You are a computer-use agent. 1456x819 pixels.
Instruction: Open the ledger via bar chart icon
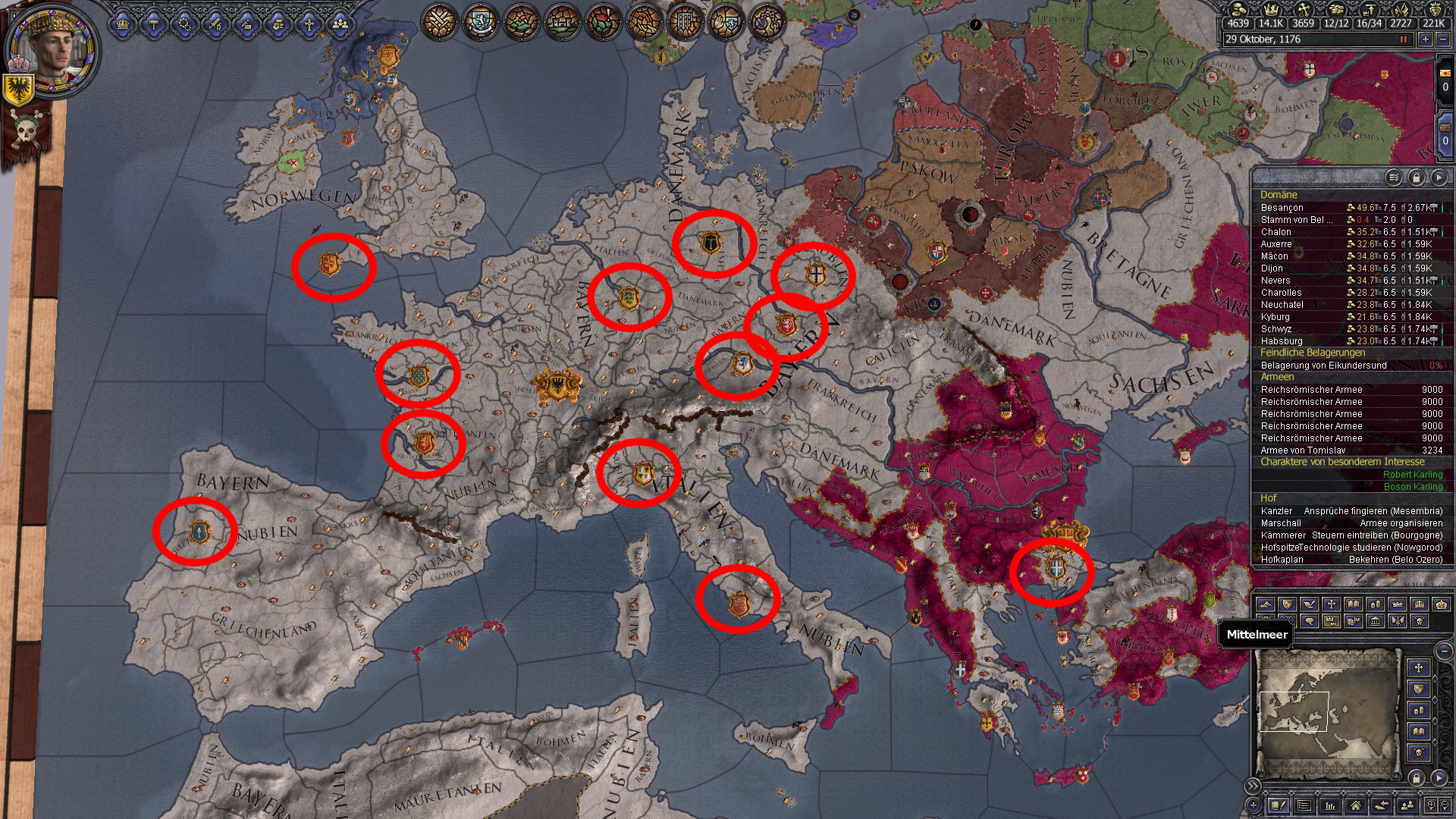(1330, 806)
